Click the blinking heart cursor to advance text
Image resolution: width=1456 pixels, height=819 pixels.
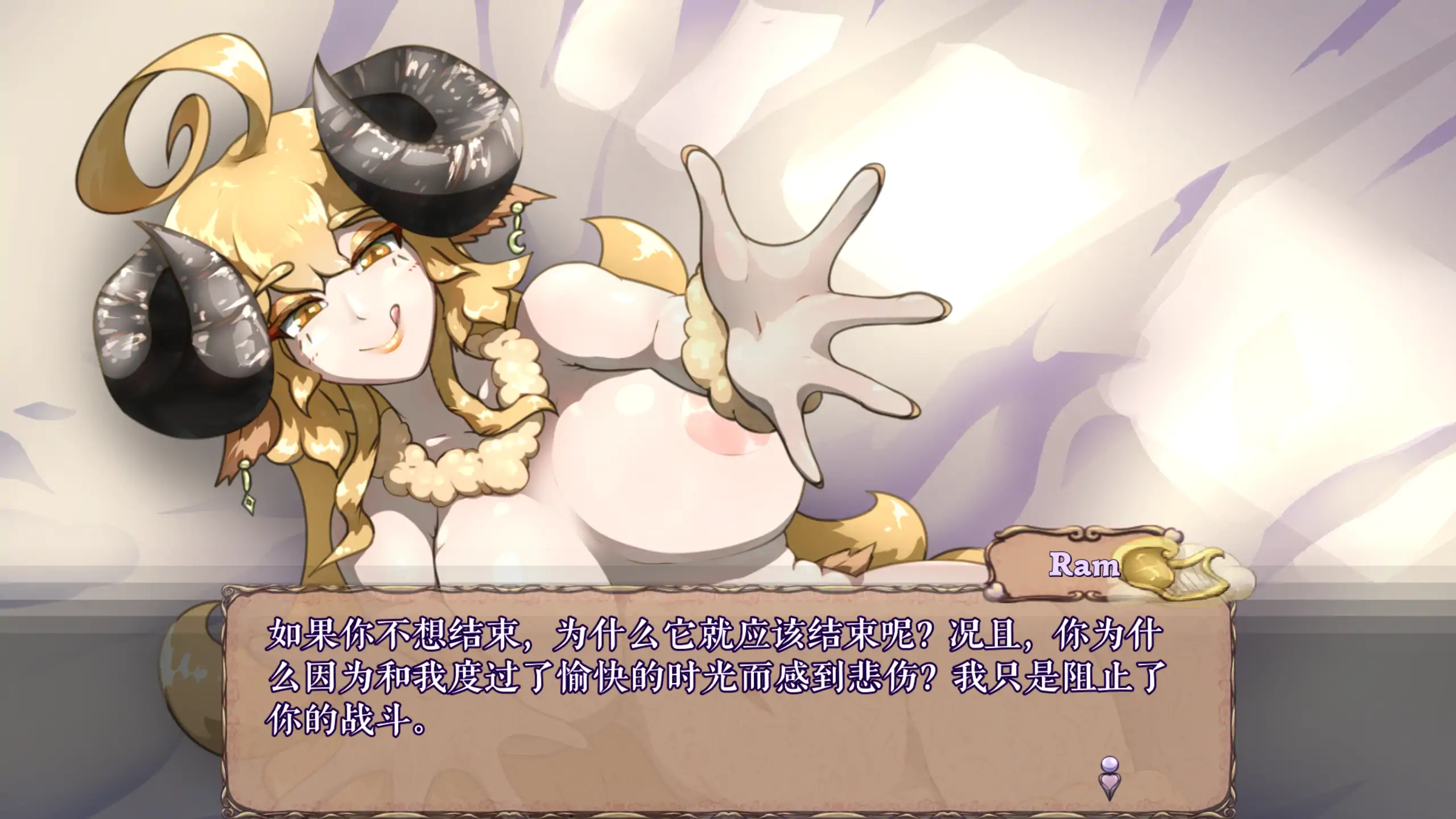(x=1111, y=780)
